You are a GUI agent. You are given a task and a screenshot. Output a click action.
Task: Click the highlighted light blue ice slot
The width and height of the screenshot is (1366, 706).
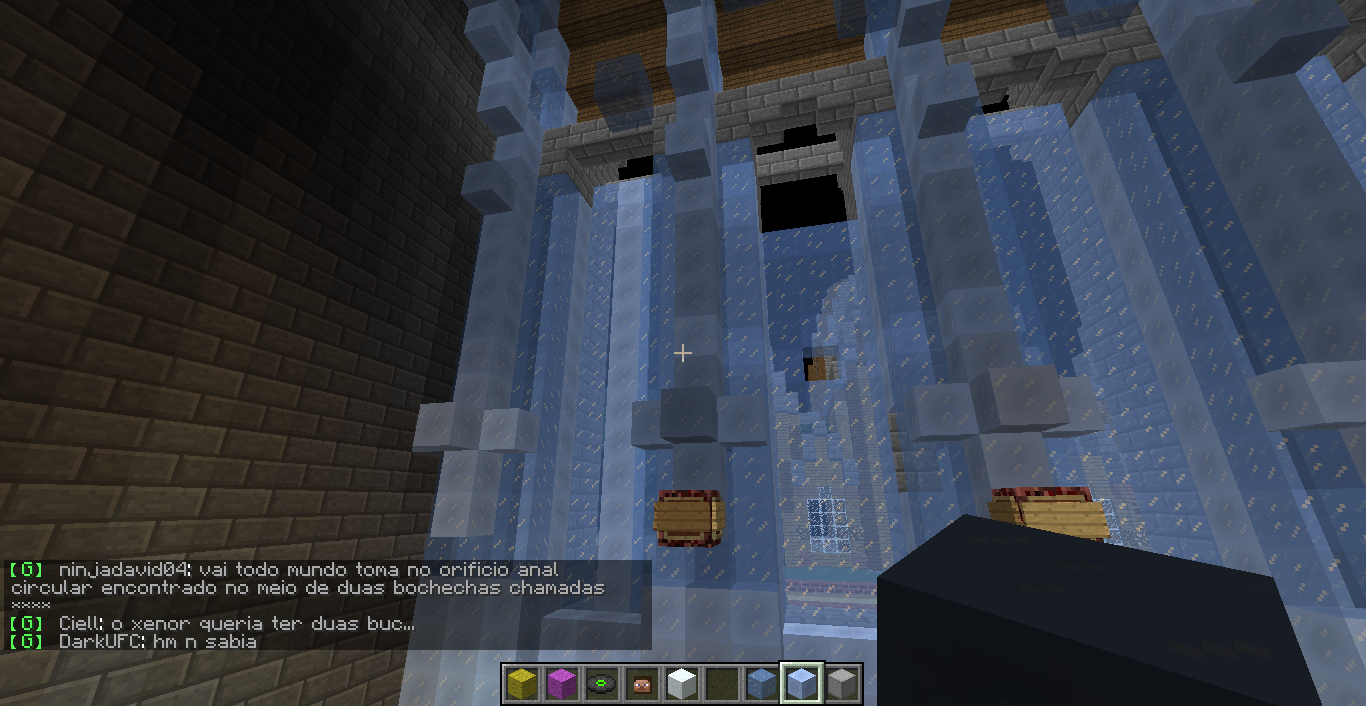click(802, 684)
